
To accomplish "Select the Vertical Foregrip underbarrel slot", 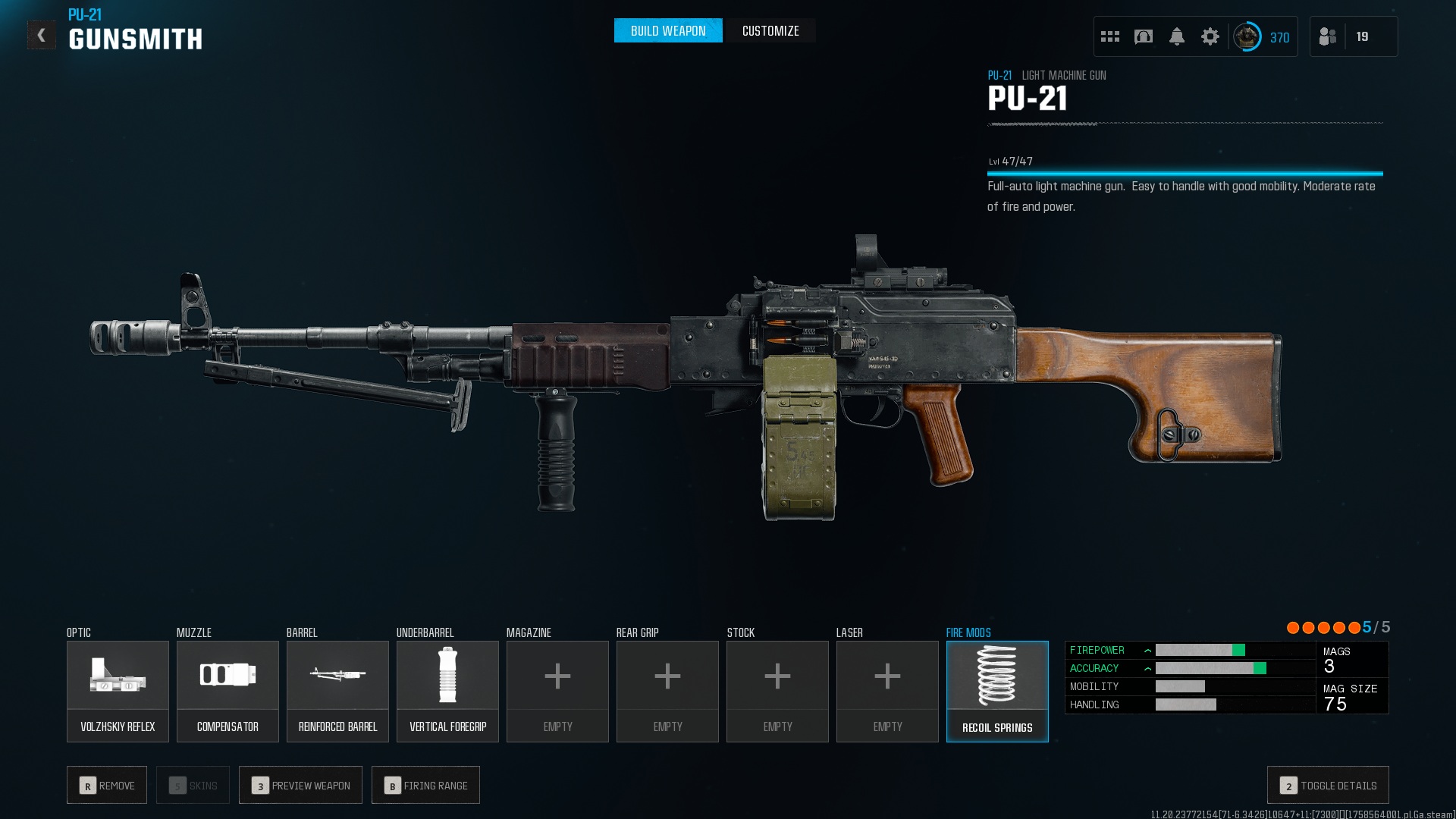I will point(447,691).
